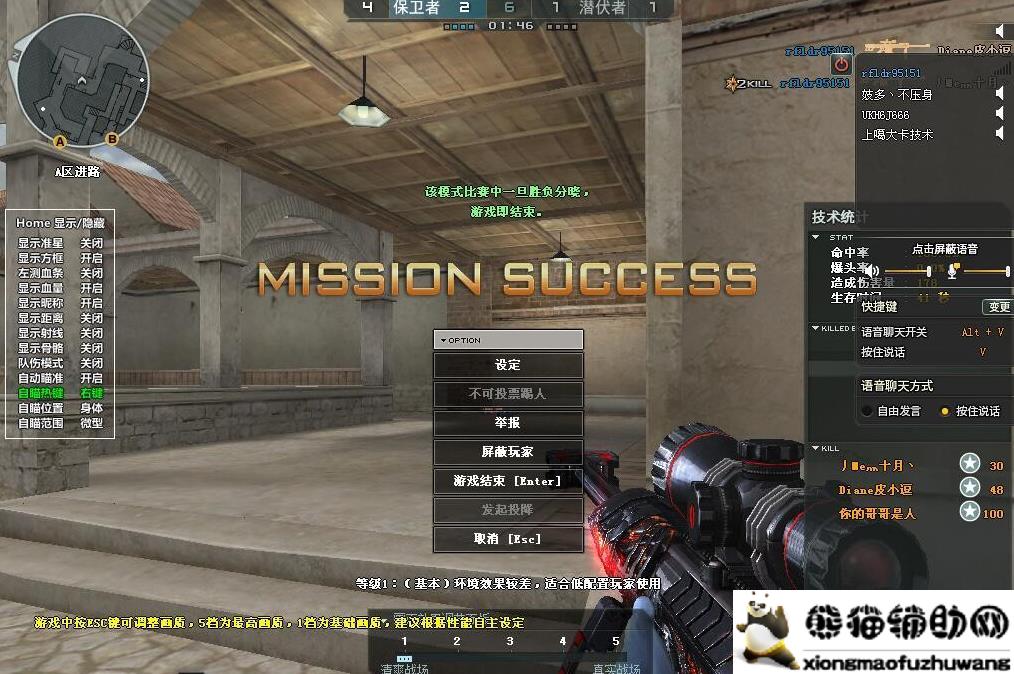Choose 举报 to report a player
Screen dimensions: 1014x674
[x=508, y=423]
